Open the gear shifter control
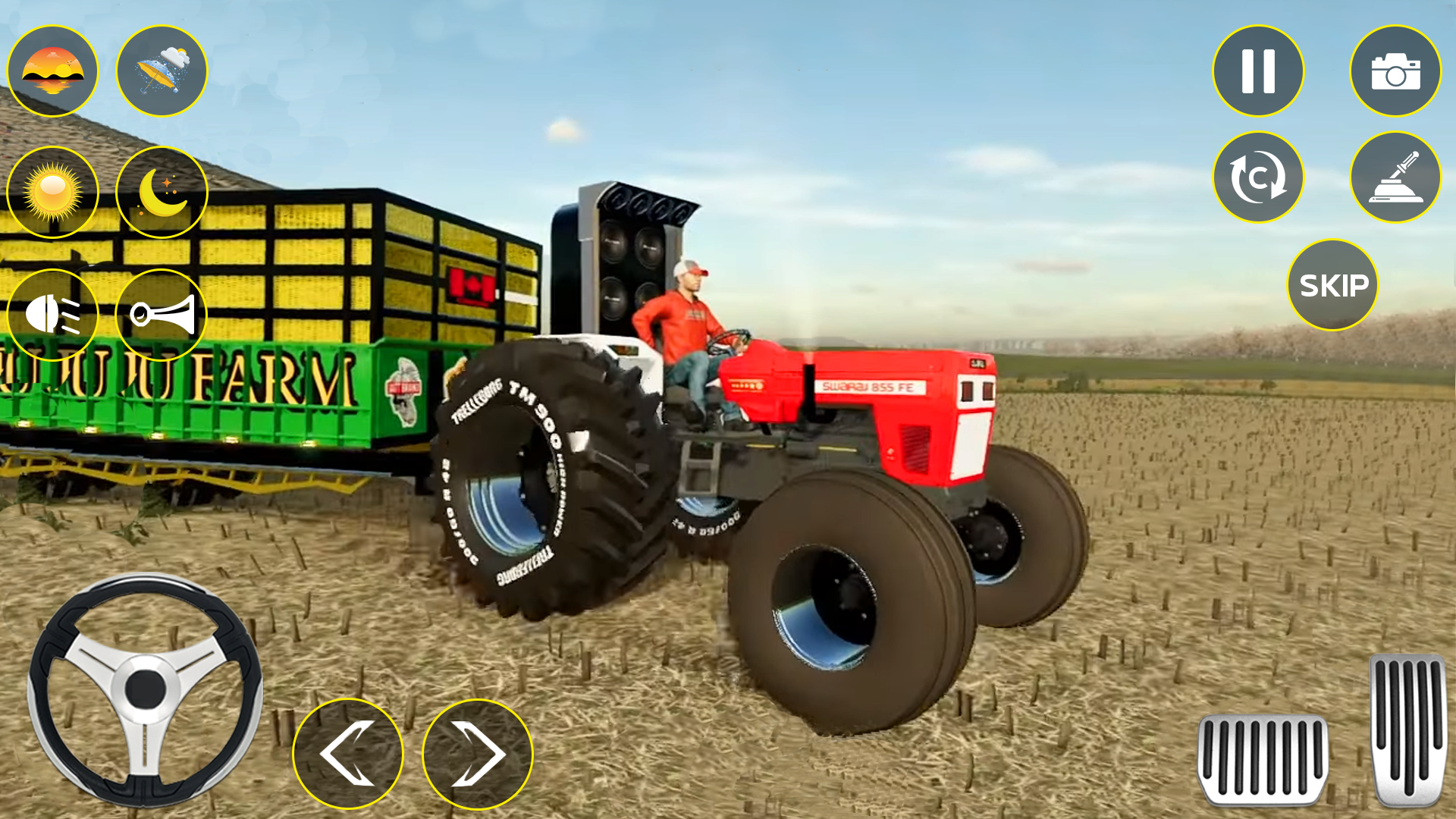 tap(1396, 177)
